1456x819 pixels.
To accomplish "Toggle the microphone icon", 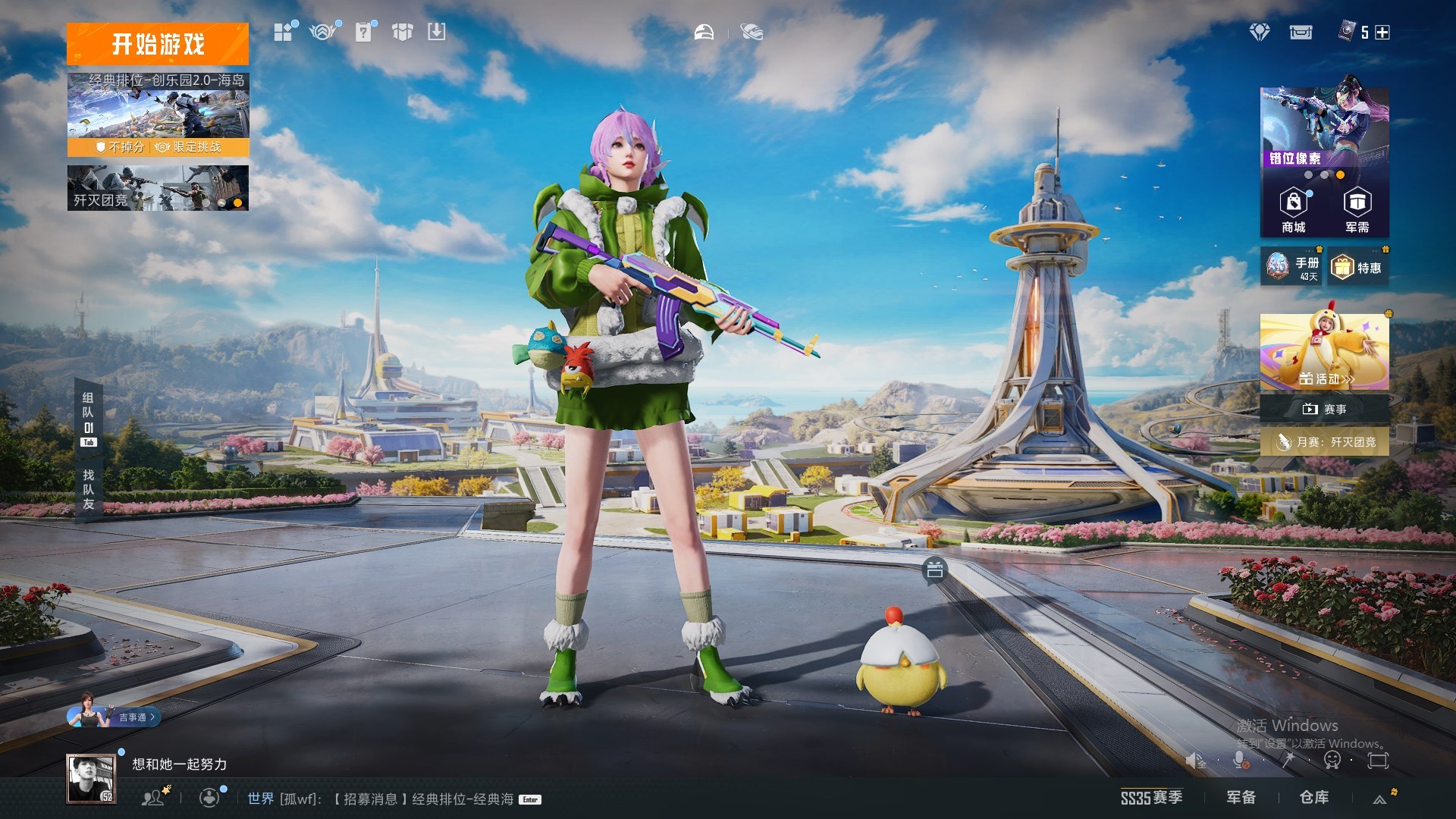I will pyautogui.click(x=1240, y=760).
